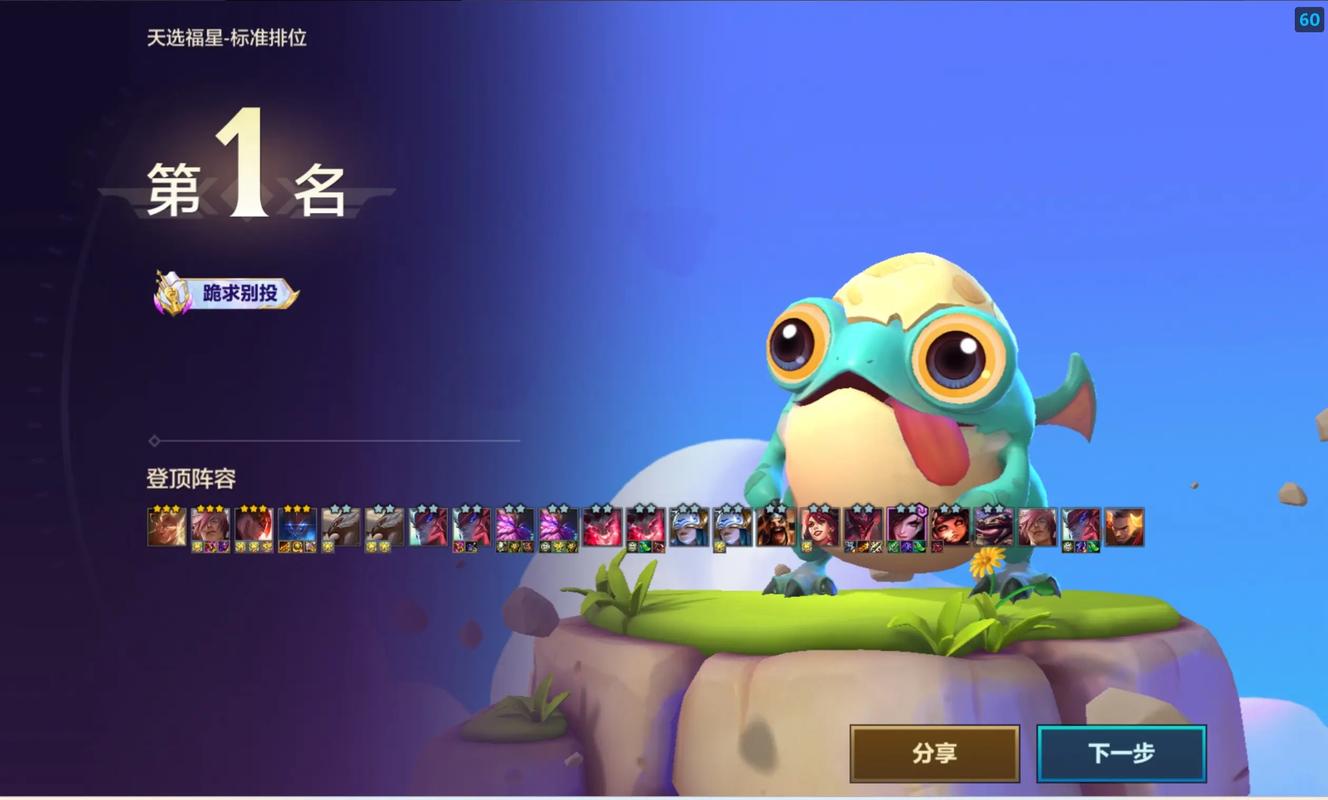Open the purple-bordered chosen champion portrait
Viewport: 1328px width, 800px height.
(x=907, y=526)
